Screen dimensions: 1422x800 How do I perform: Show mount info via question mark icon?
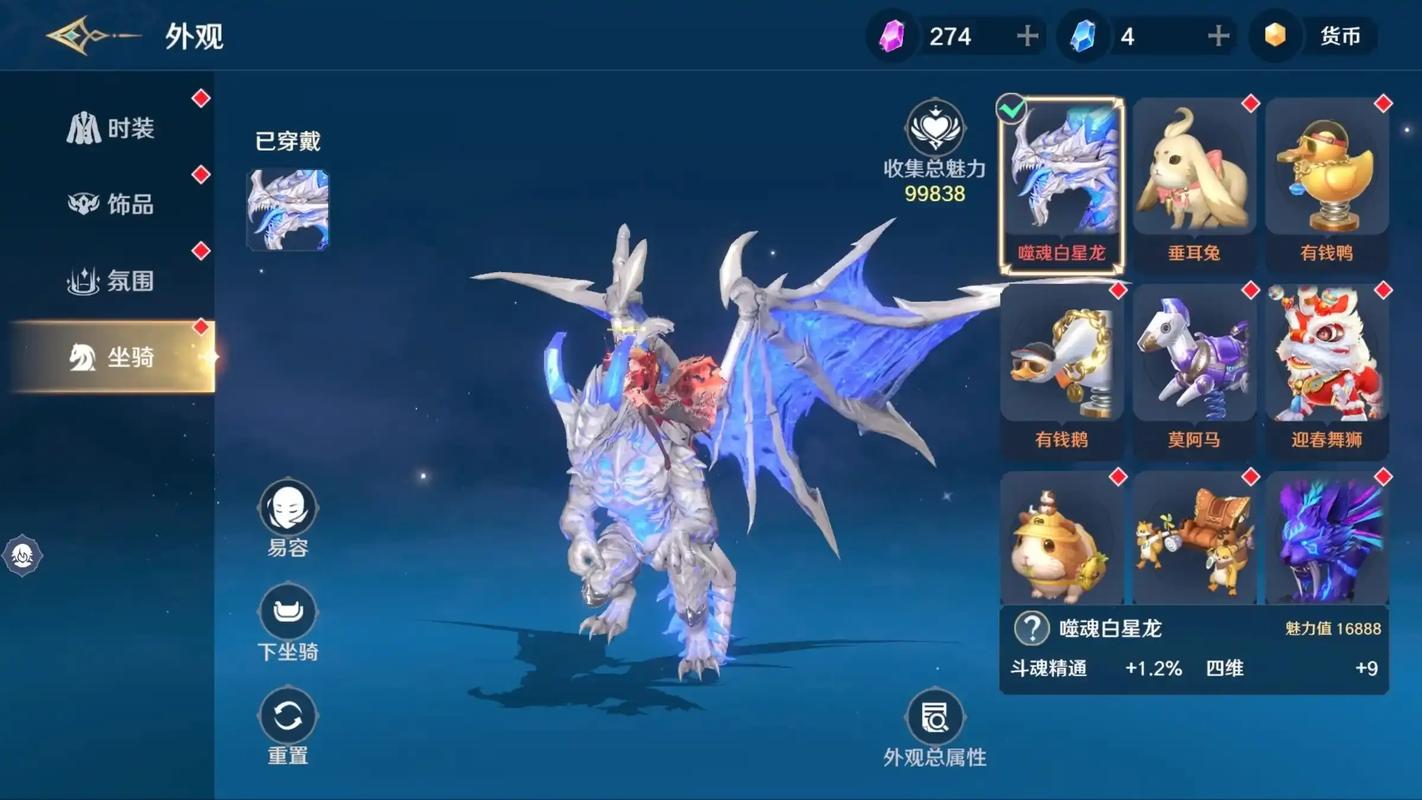coord(1031,628)
